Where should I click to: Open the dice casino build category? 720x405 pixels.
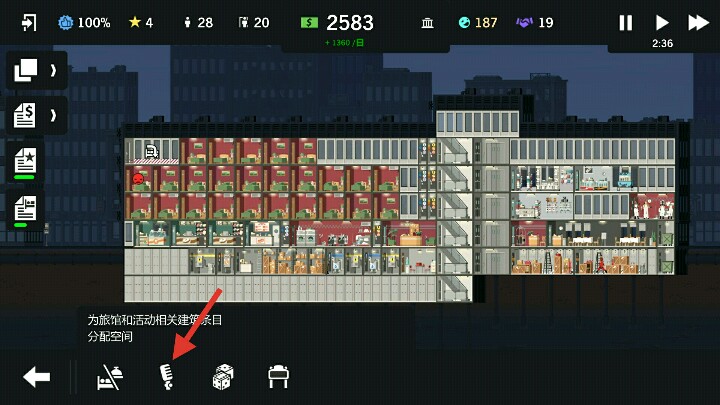(223, 377)
